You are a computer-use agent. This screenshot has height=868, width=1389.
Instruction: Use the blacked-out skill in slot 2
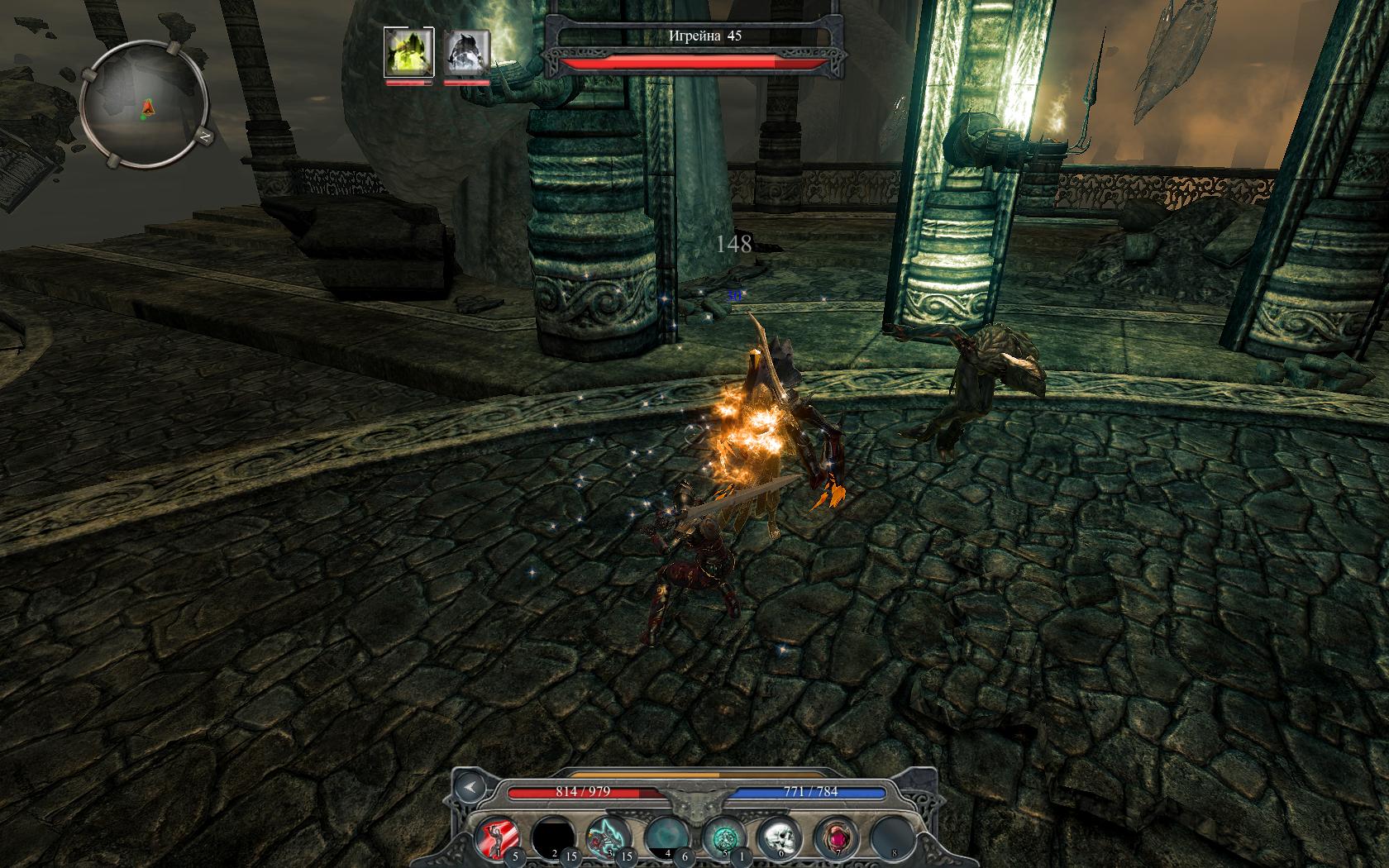(554, 836)
